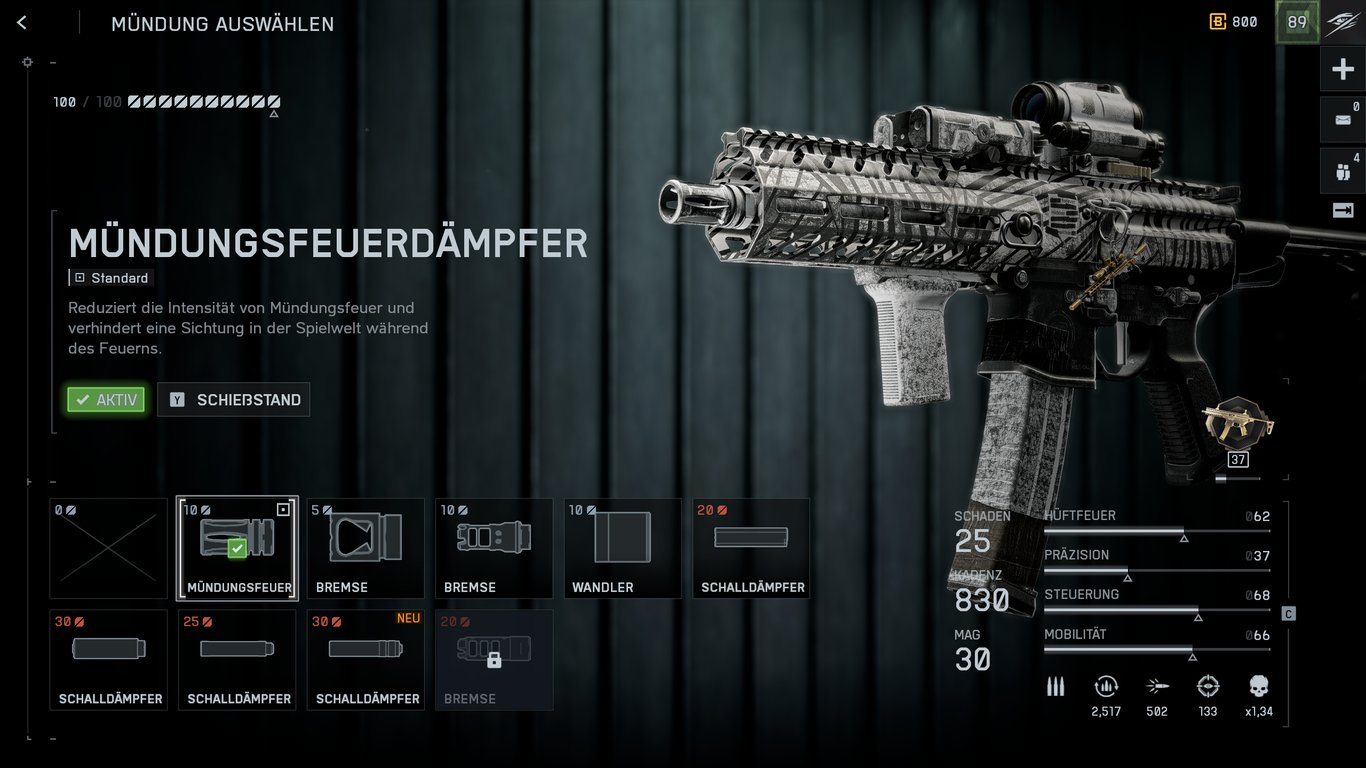Screen dimensions: 1366x768
Task: Click the green Aktiv button
Action: coord(106,400)
